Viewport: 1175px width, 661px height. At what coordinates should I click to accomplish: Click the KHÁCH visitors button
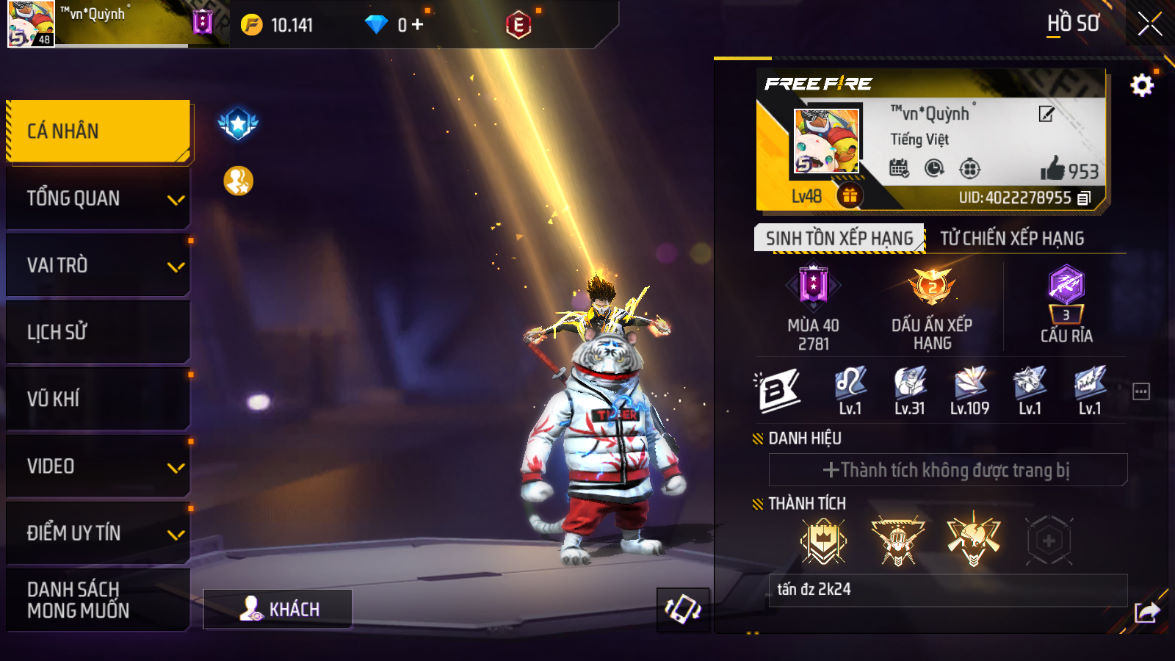tap(278, 609)
